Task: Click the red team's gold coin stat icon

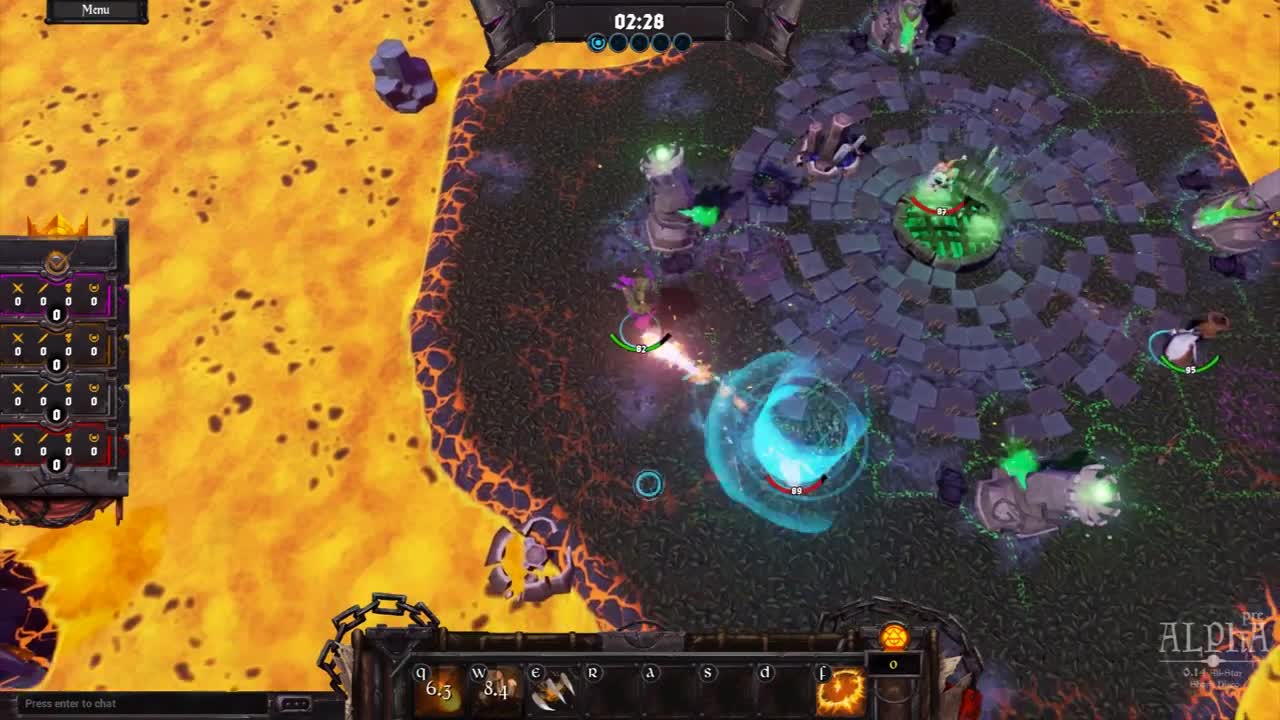Action: pyautogui.click(x=93, y=438)
